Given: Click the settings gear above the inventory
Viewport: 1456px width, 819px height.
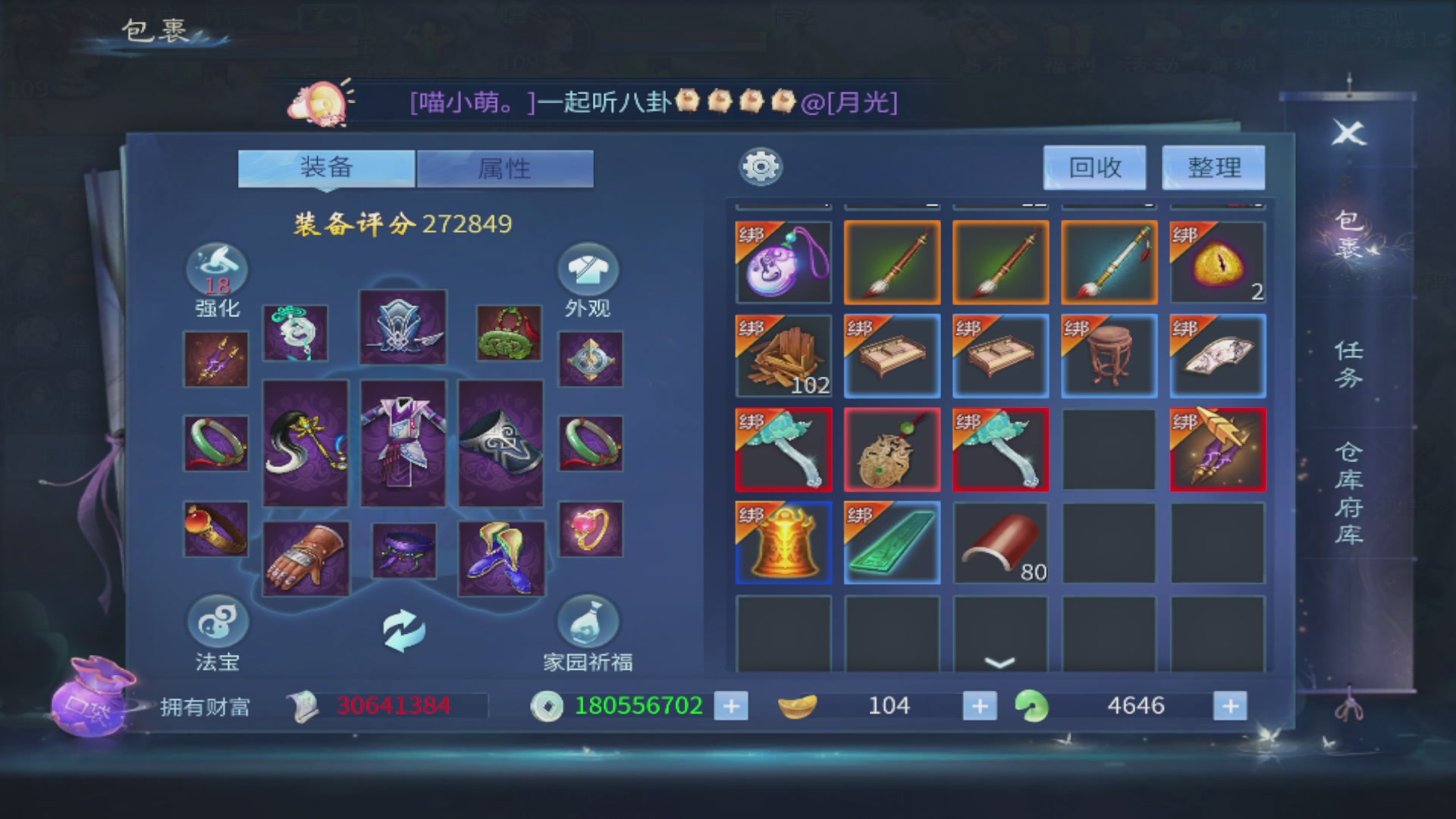Looking at the screenshot, I should (761, 165).
